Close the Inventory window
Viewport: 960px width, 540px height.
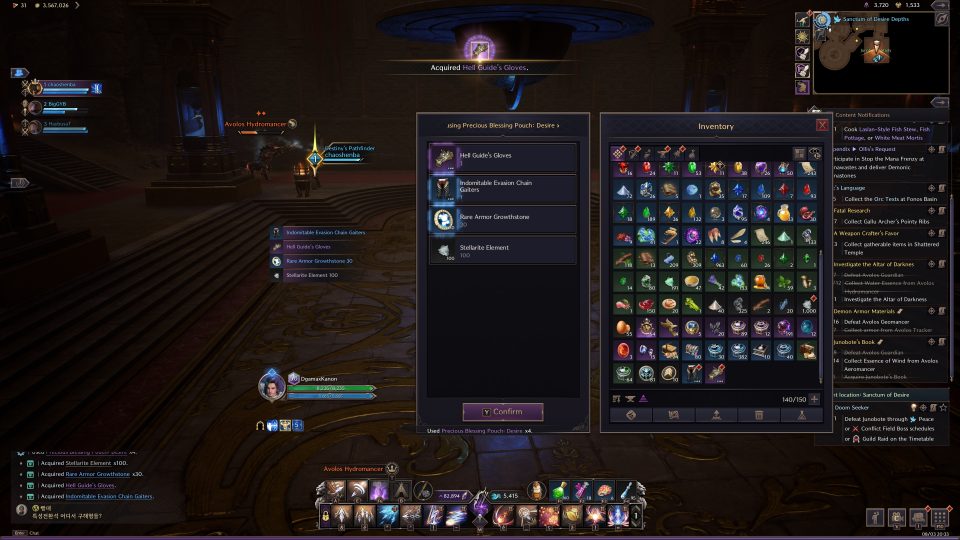pyautogui.click(x=822, y=126)
